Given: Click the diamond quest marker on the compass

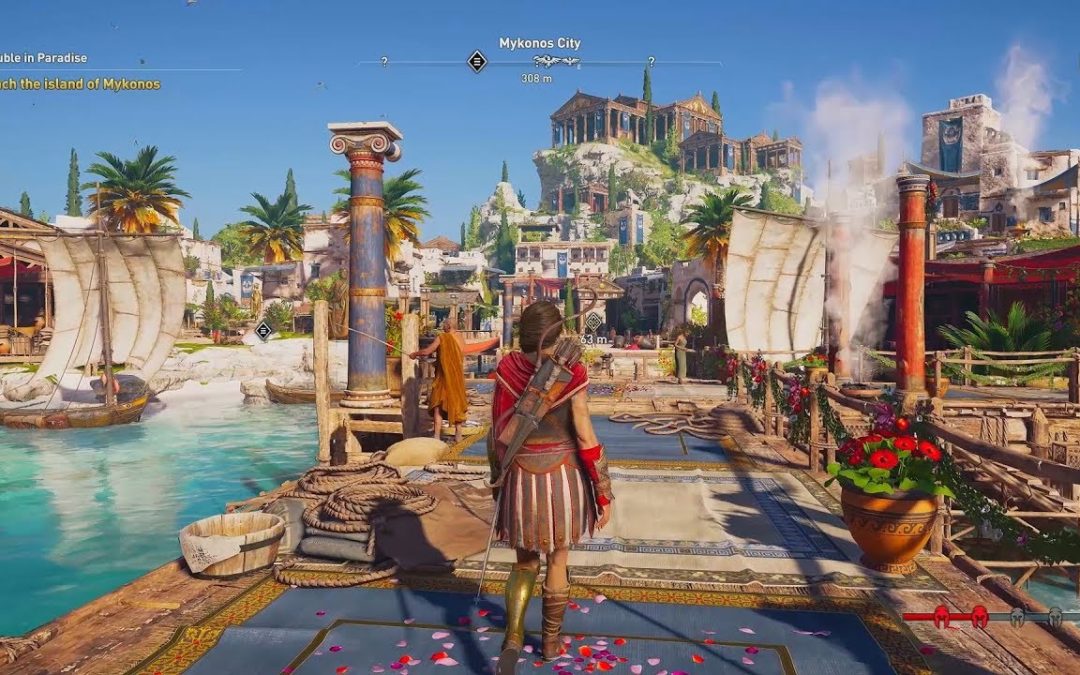Looking at the screenshot, I should click(x=477, y=62).
